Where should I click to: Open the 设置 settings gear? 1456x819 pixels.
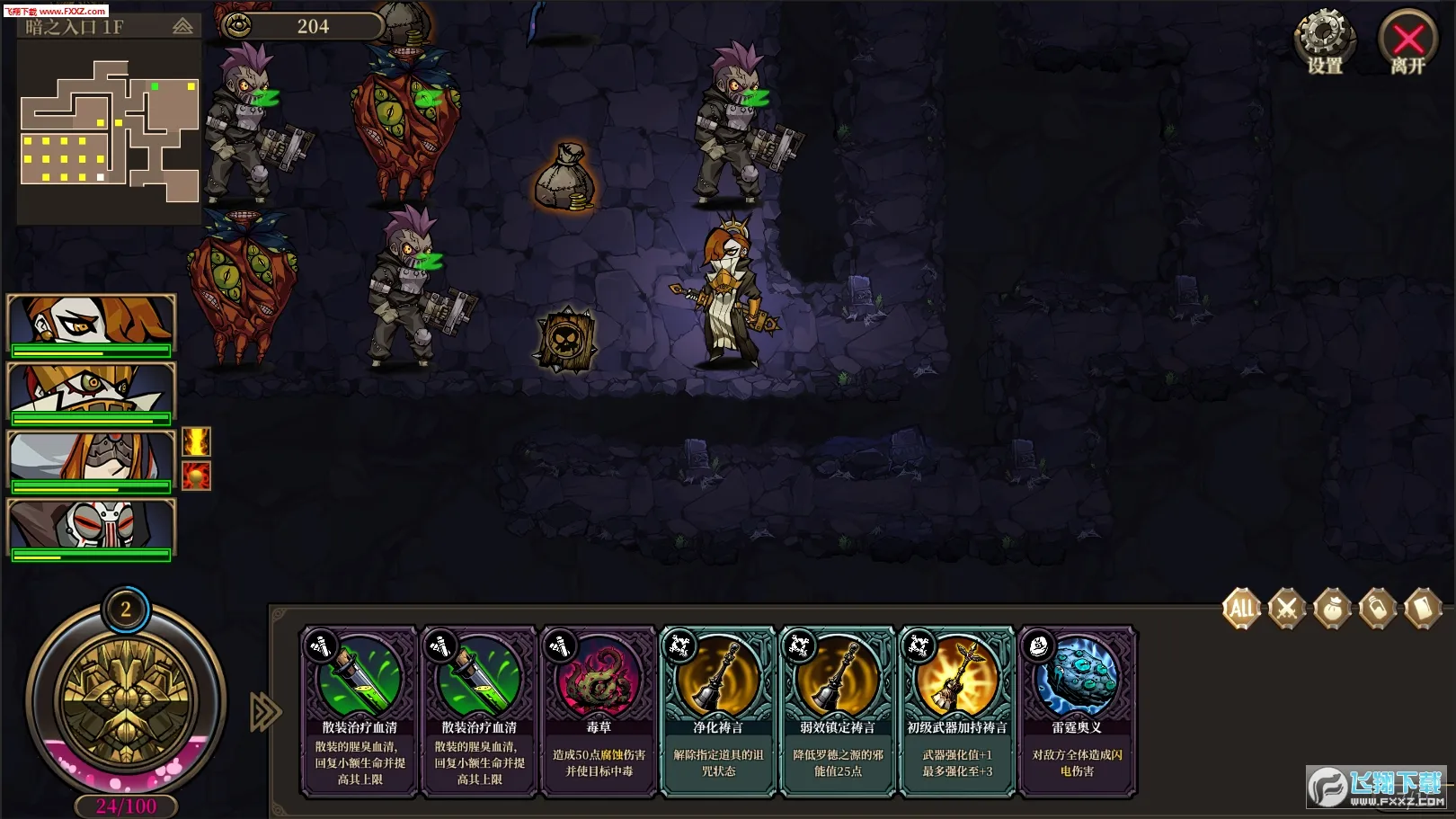click(1324, 40)
